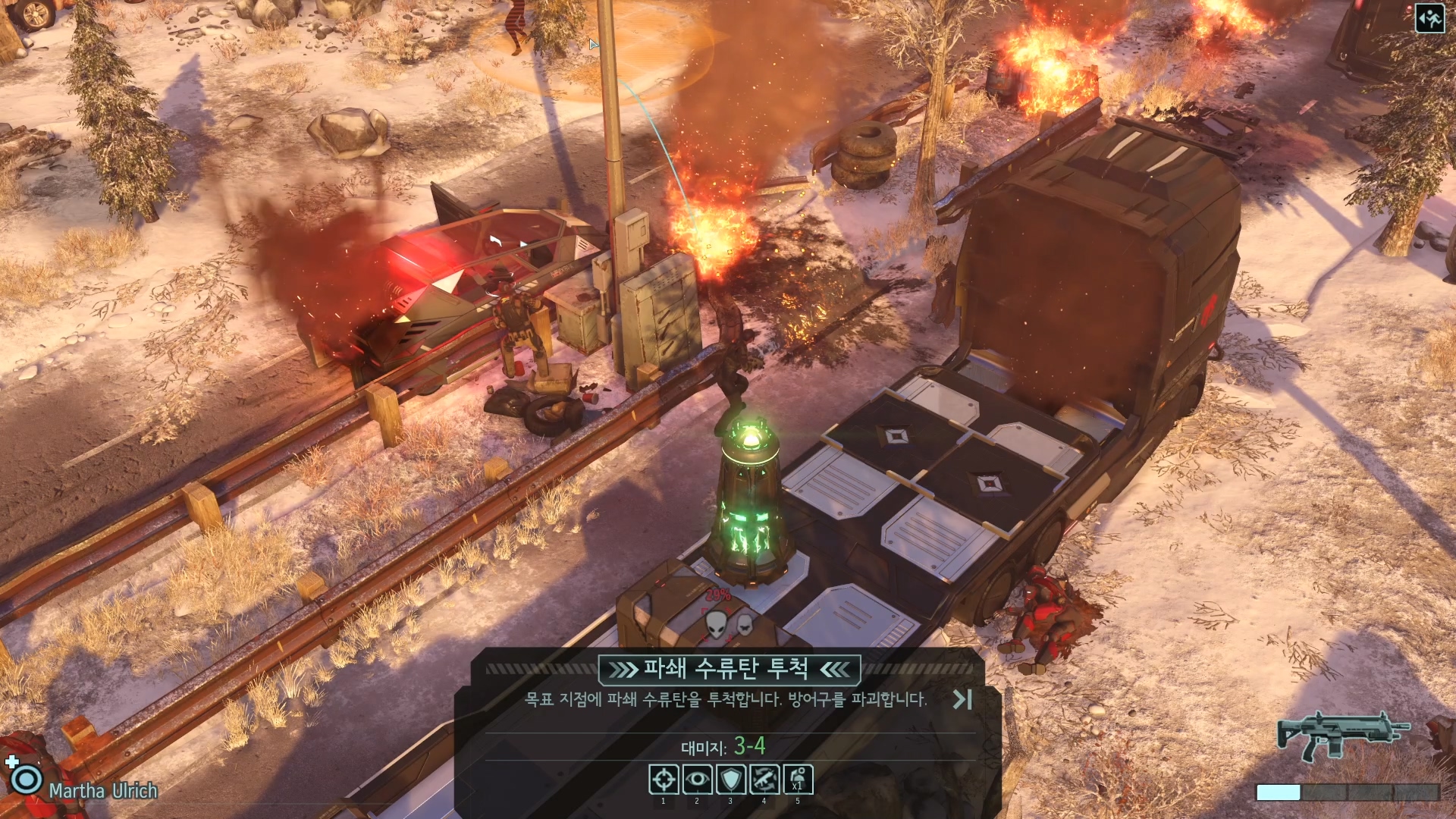Viewport: 1456px width, 819px height.
Task: Select the assault rifle weapon panel
Action: pos(1342,736)
